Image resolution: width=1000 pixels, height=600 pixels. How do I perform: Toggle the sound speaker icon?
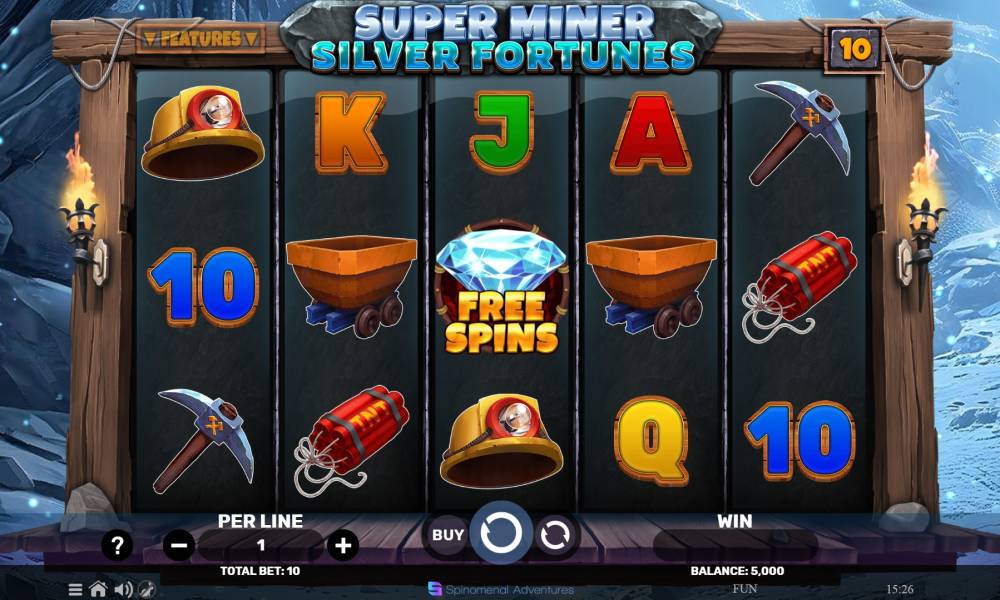point(123,590)
